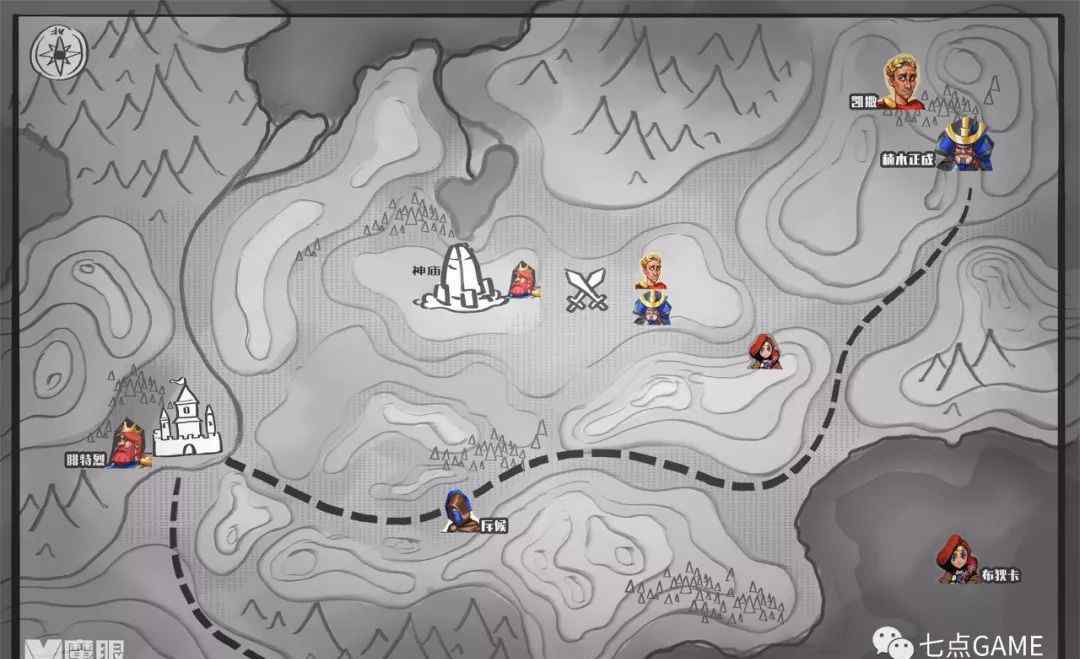Select the Caesar portrait labeled 凯撒
The image size is (1080, 659).
point(903,82)
